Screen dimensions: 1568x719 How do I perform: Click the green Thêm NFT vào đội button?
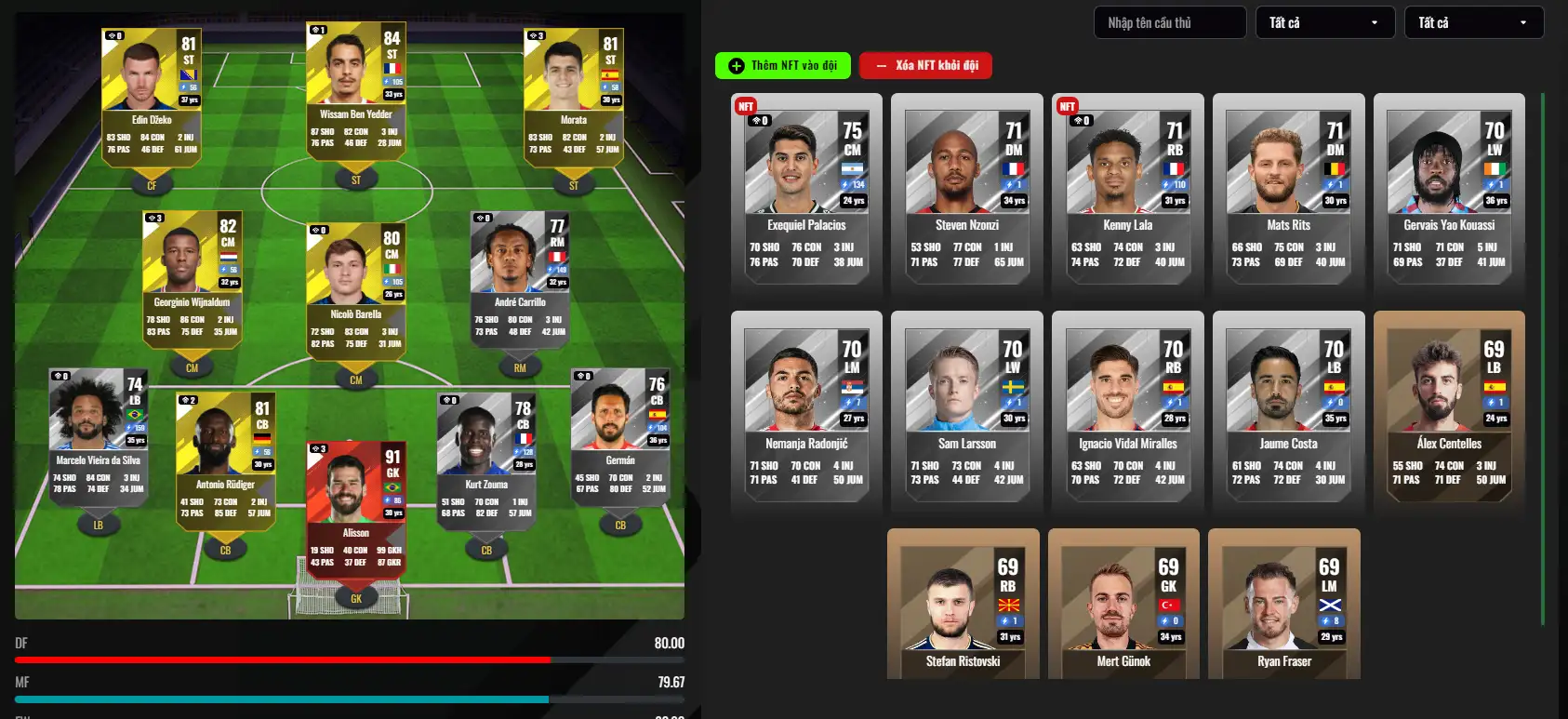pyautogui.click(x=785, y=65)
